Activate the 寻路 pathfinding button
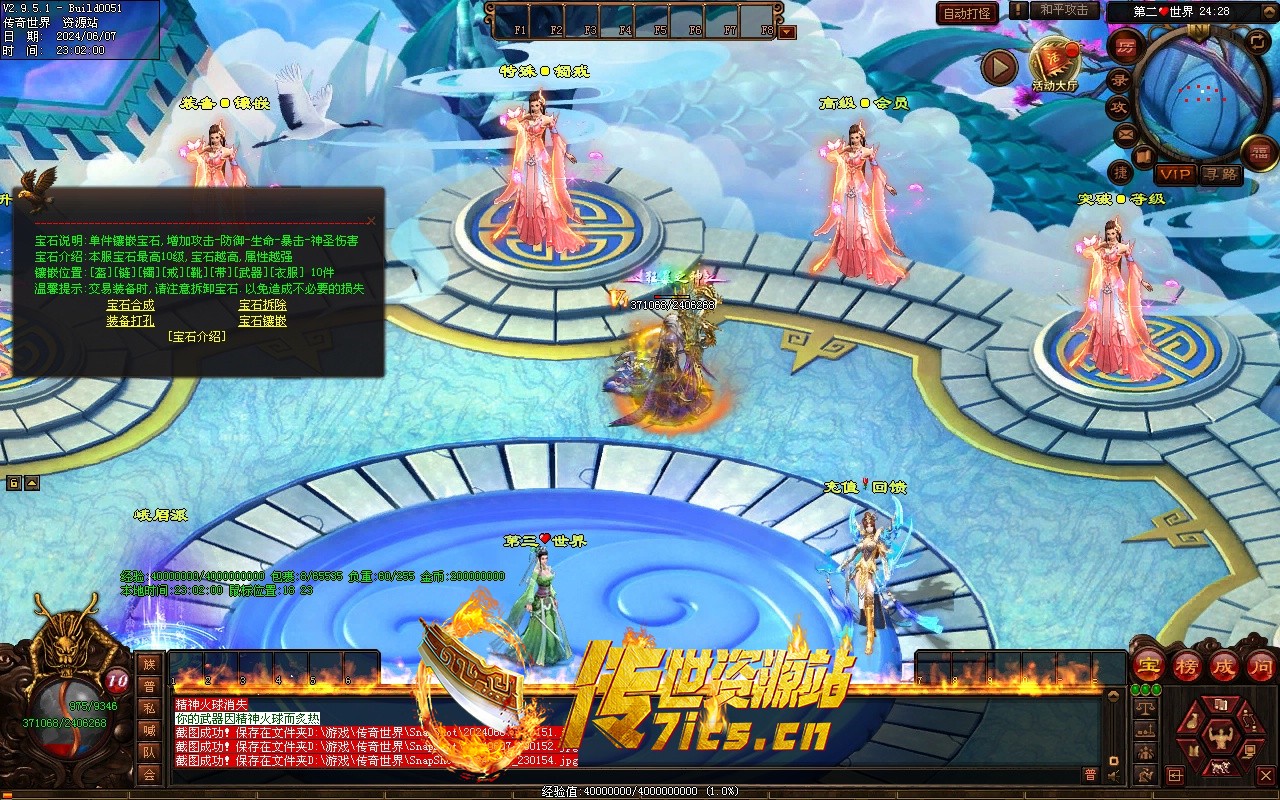 (1220, 174)
